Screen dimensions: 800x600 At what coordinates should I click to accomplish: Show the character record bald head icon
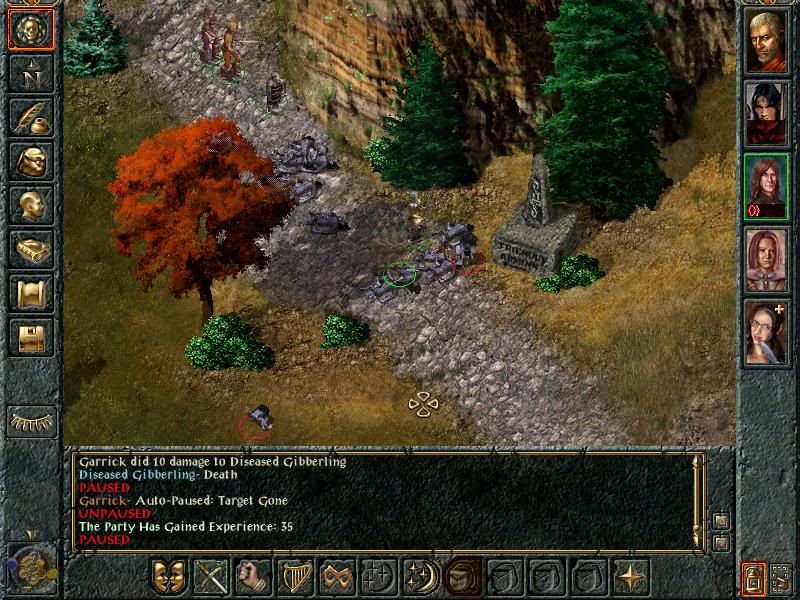[31, 205]
